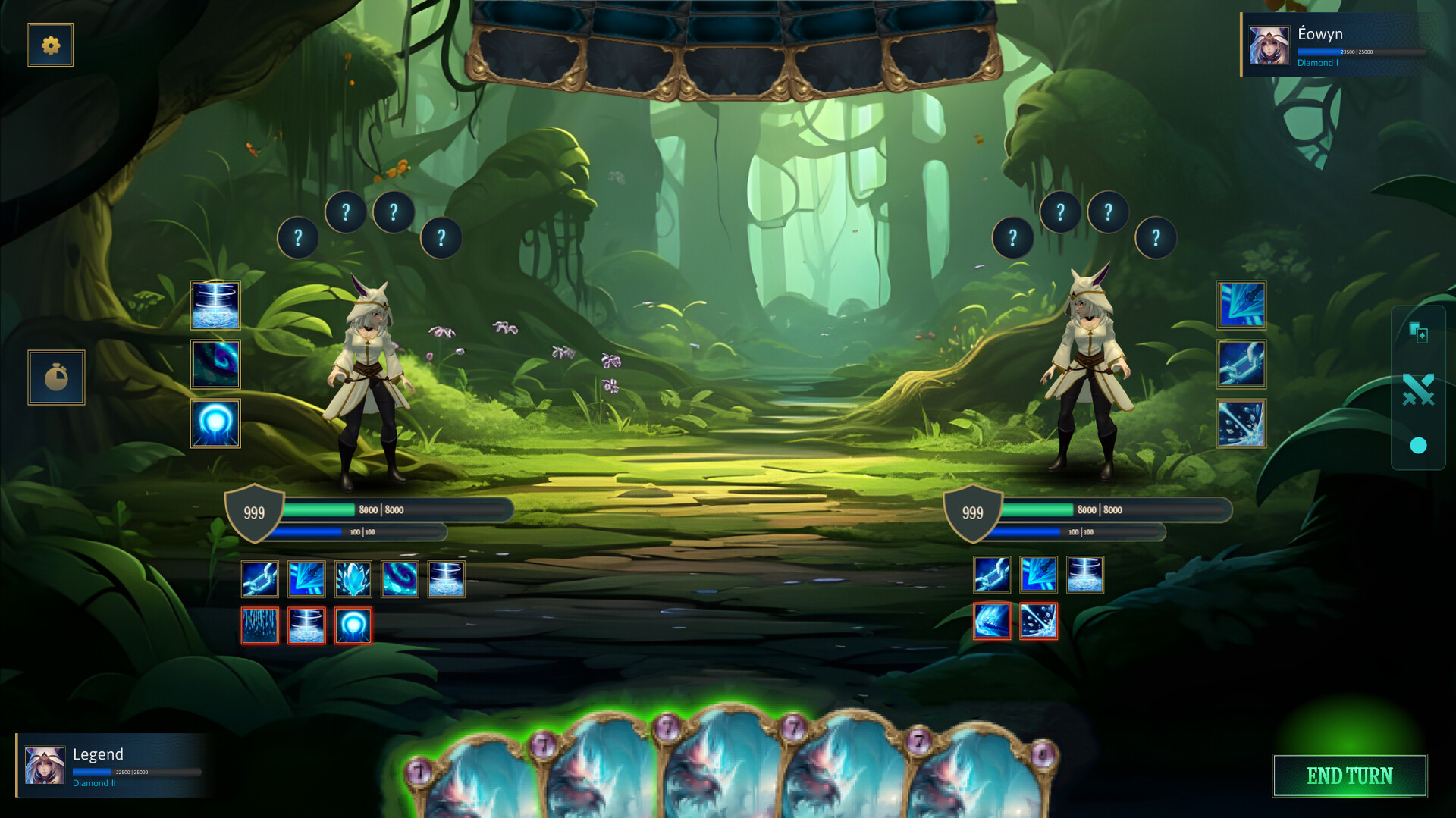Toggle the match timer stopwatch on the left
Viewport: 1456px width, 818px height.
(x=57, y=377)
